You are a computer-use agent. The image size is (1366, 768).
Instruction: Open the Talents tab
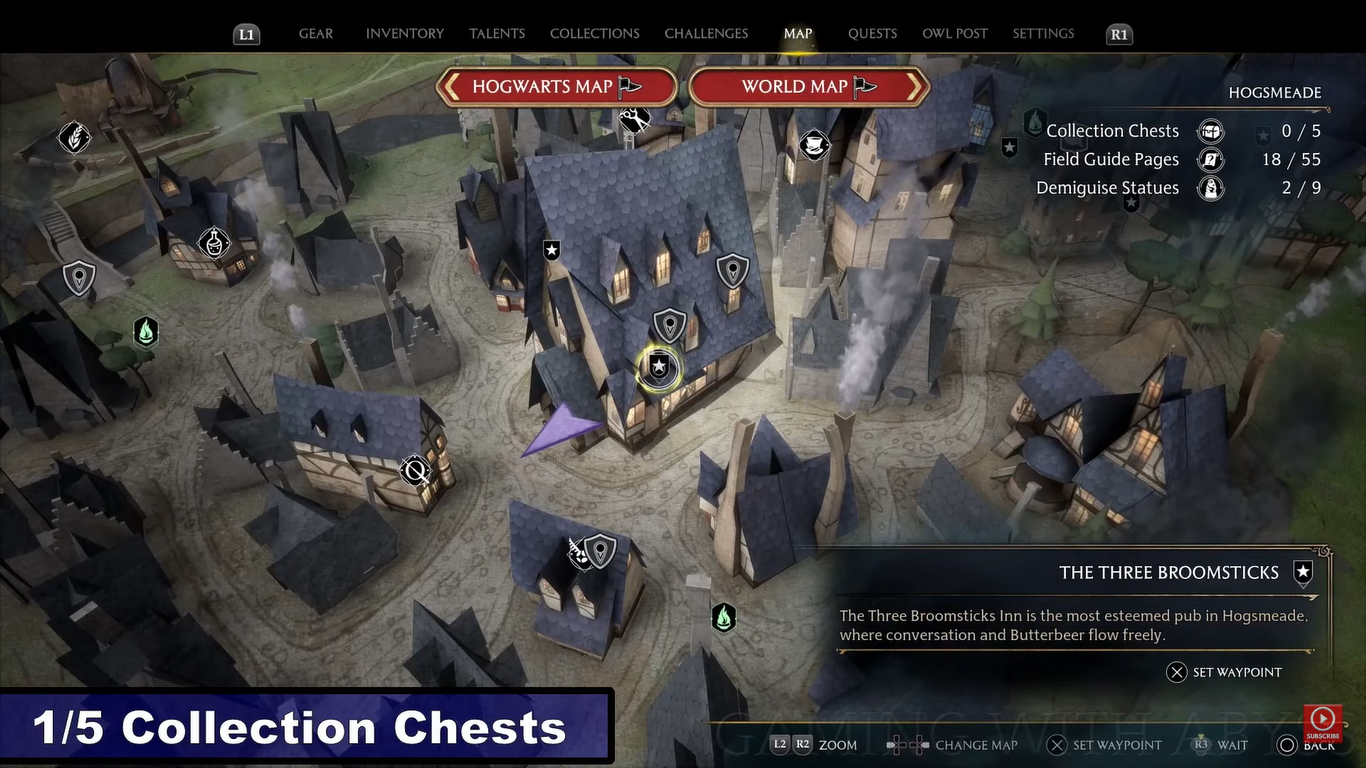[497, 34]
